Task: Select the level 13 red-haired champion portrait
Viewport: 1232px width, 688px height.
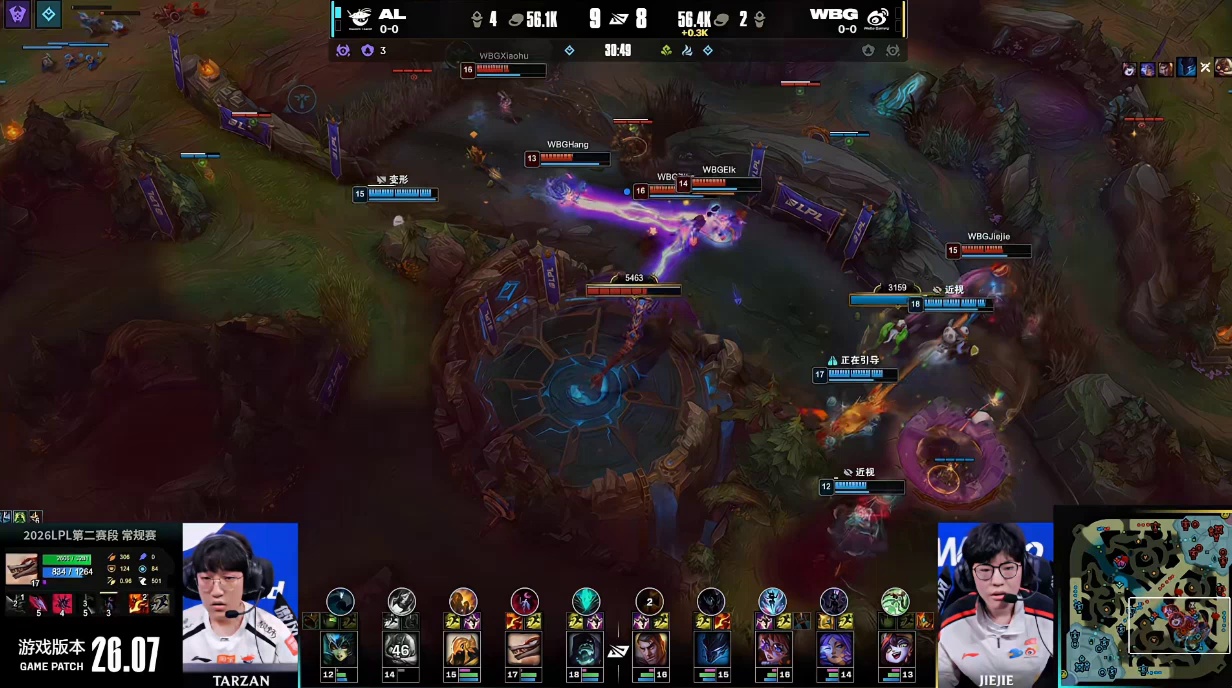Action: pos(896,649)
